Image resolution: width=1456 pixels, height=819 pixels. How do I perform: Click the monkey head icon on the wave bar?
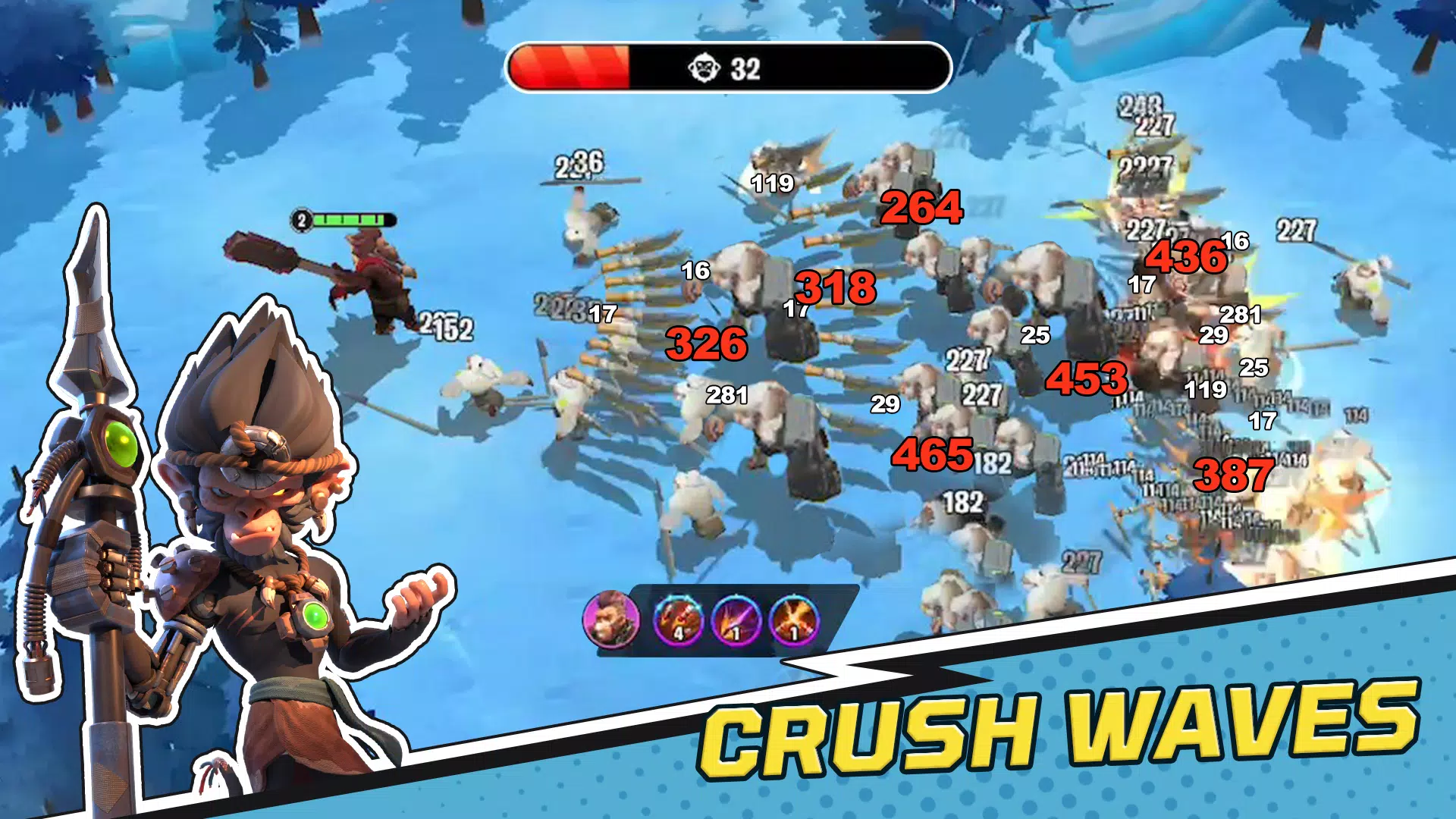click(x=705, y=67)
